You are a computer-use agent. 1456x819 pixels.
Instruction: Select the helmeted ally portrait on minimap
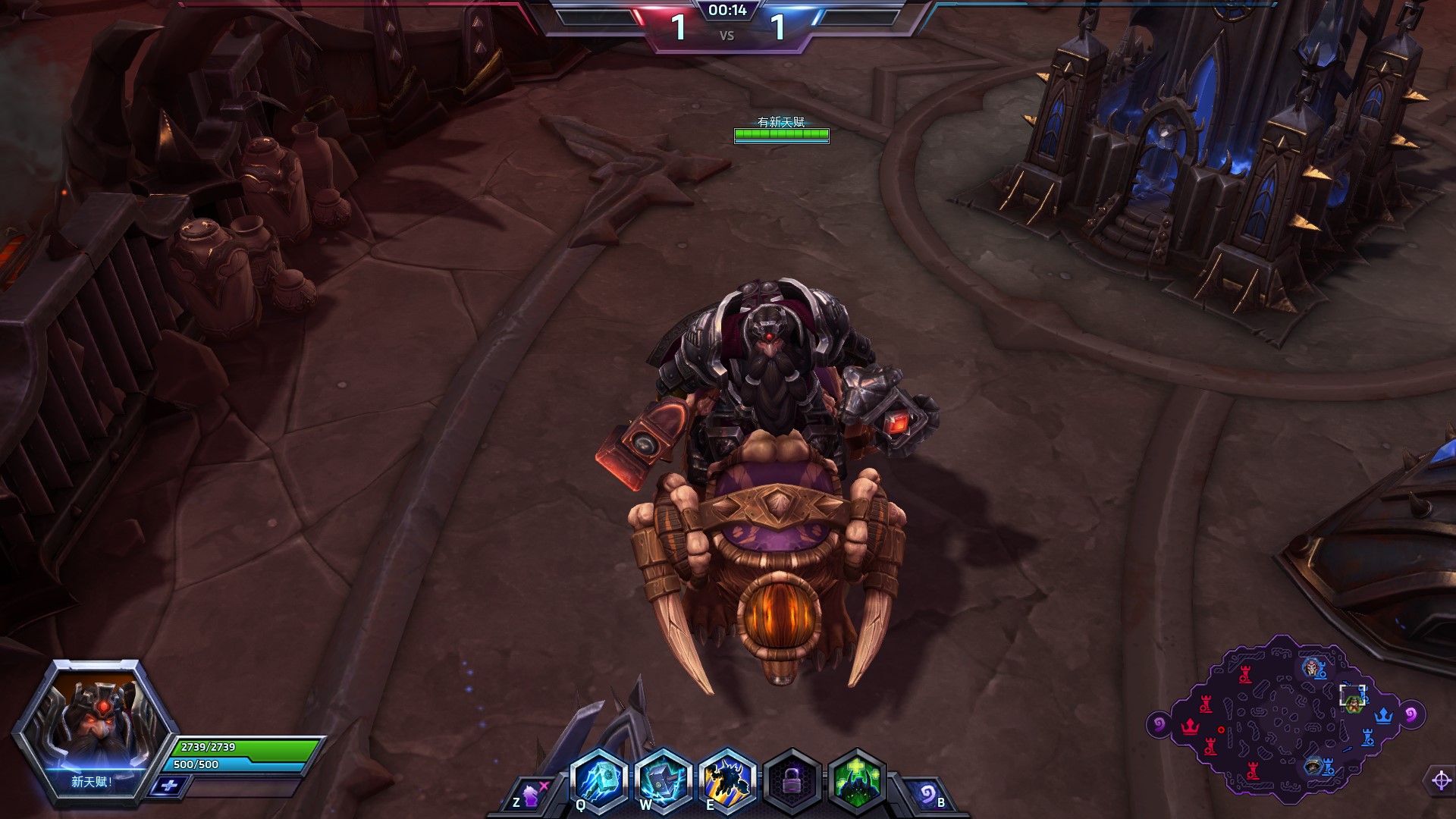[x=1313, y=766]
